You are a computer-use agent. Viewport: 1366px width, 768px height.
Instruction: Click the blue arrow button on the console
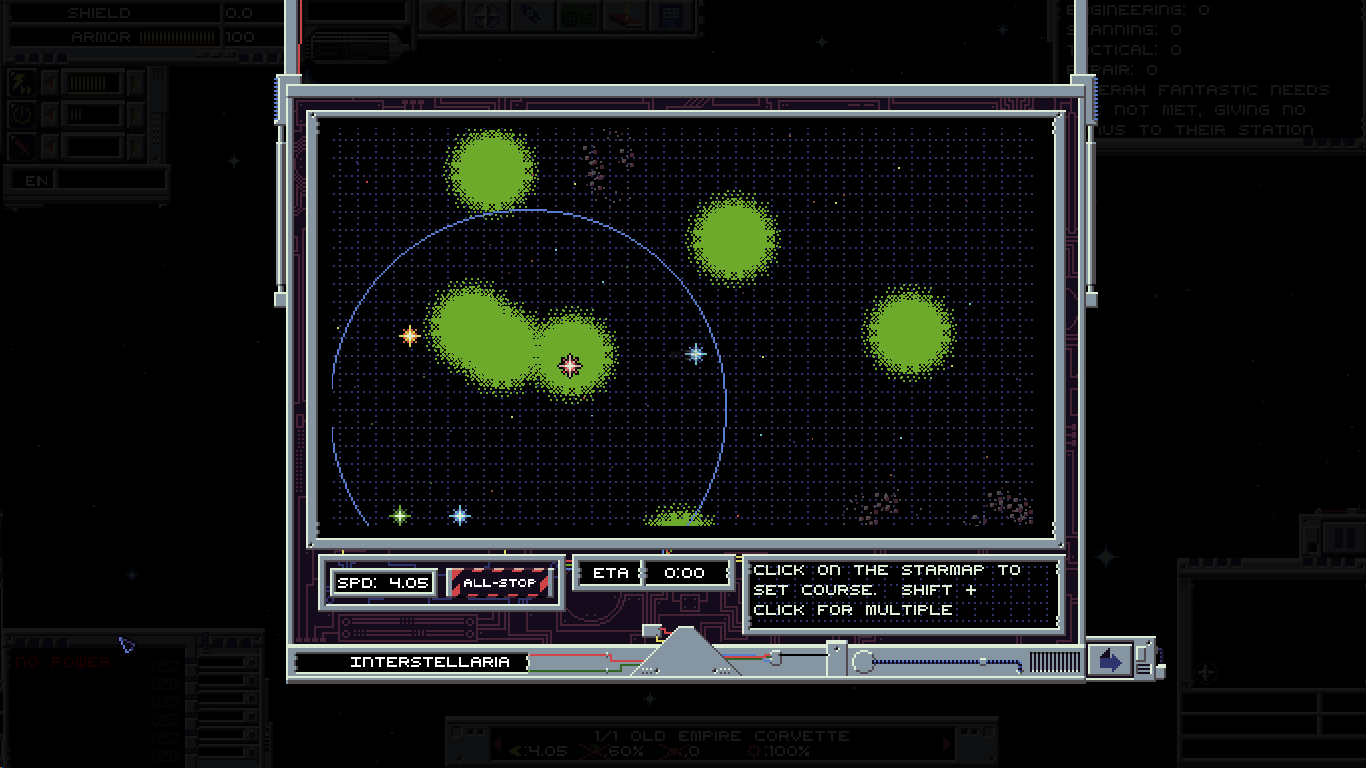1110,661
